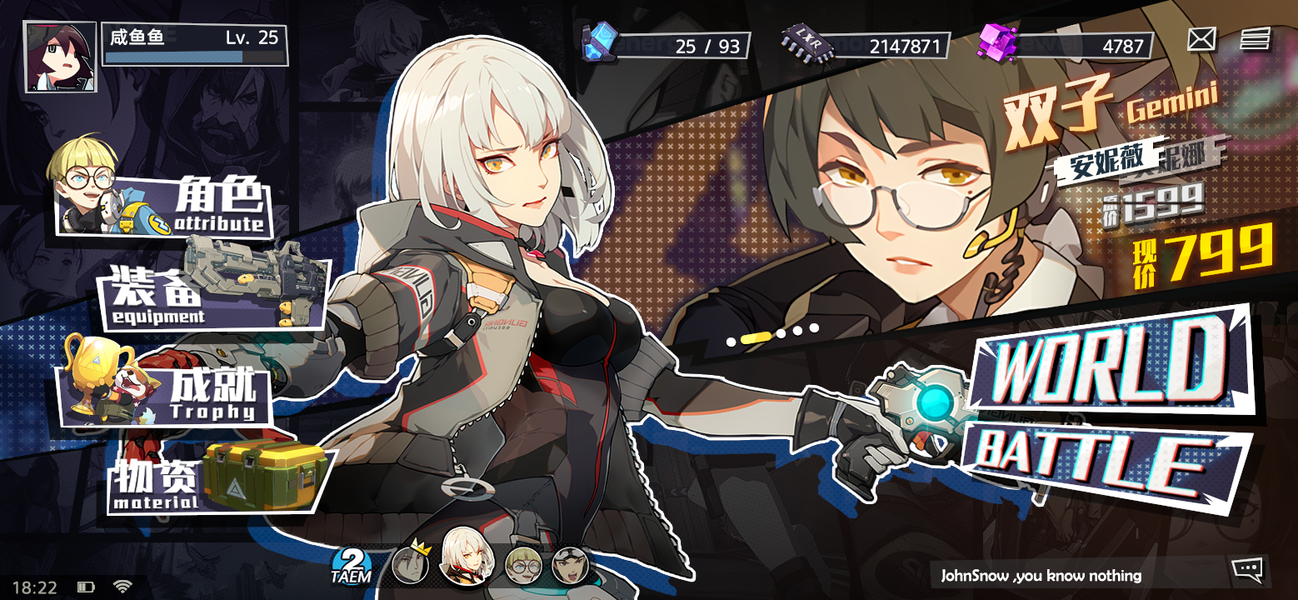Click the JohnSnow chat message bar
1298x600 pixels.
[x=1075, y=575]
